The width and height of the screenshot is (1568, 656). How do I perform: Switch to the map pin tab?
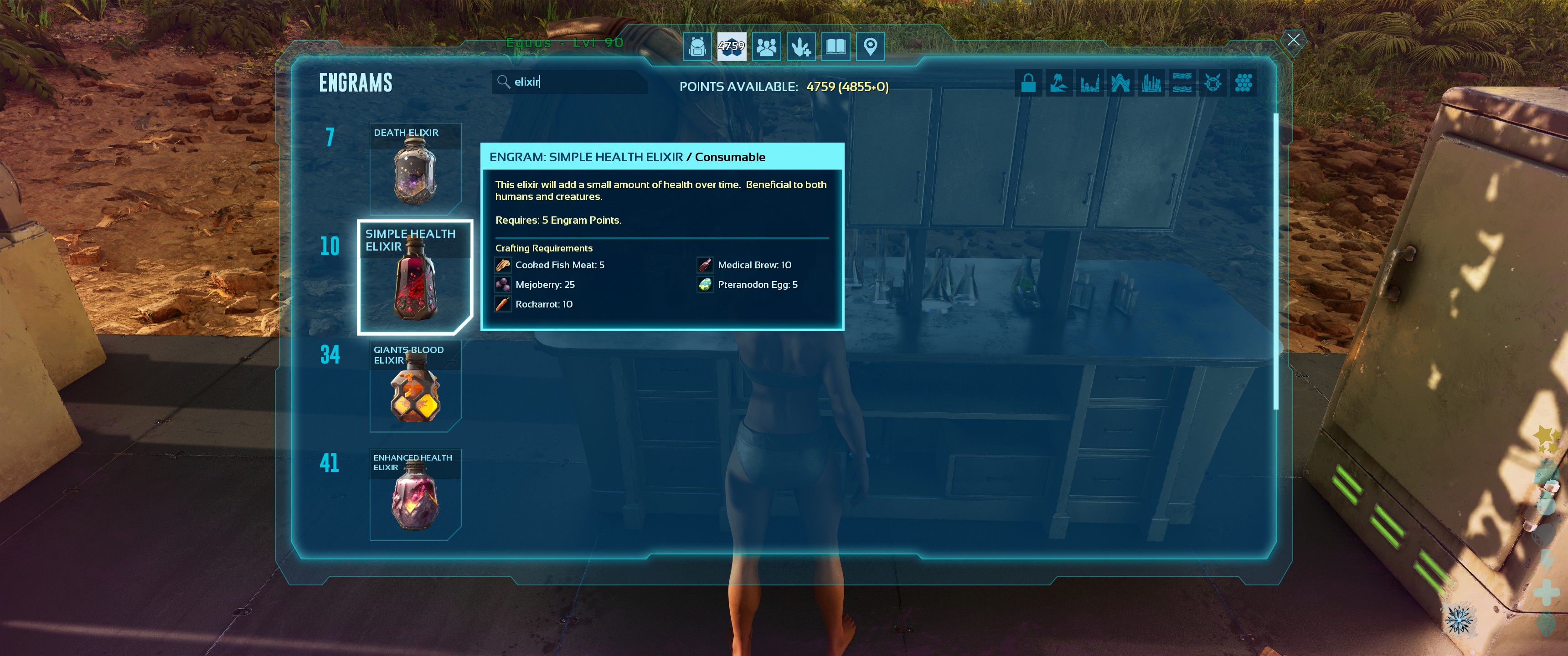pyautogui.click(x=871, y=47)
